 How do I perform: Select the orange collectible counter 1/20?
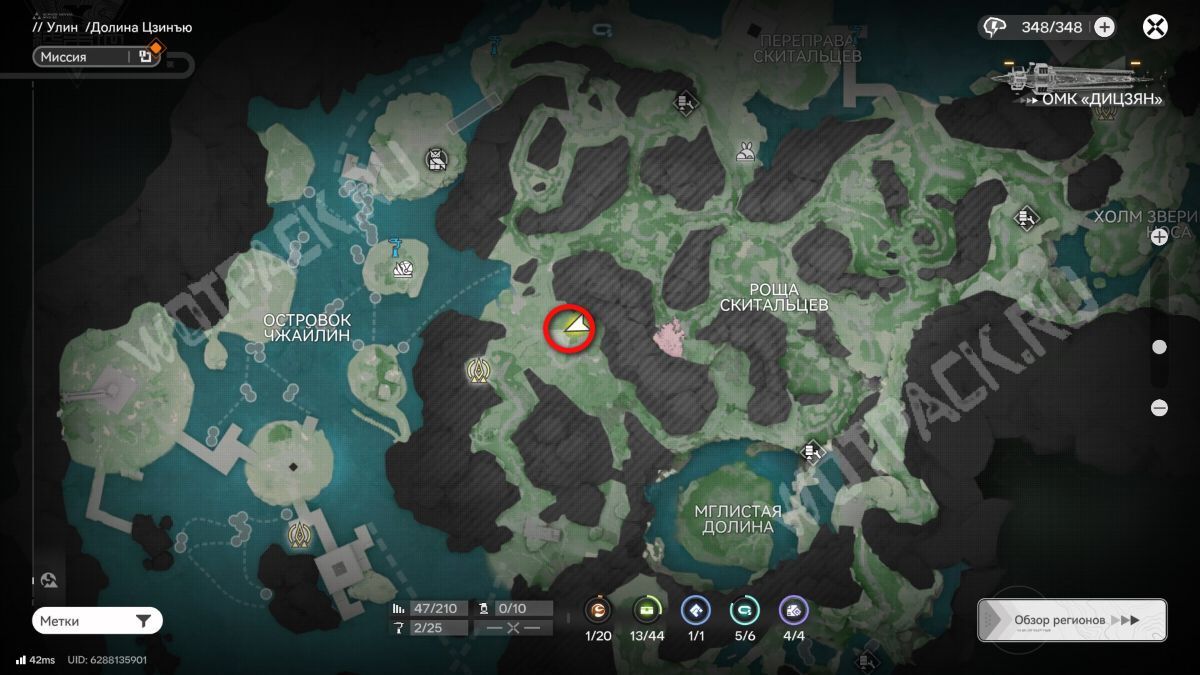point(599,610)
